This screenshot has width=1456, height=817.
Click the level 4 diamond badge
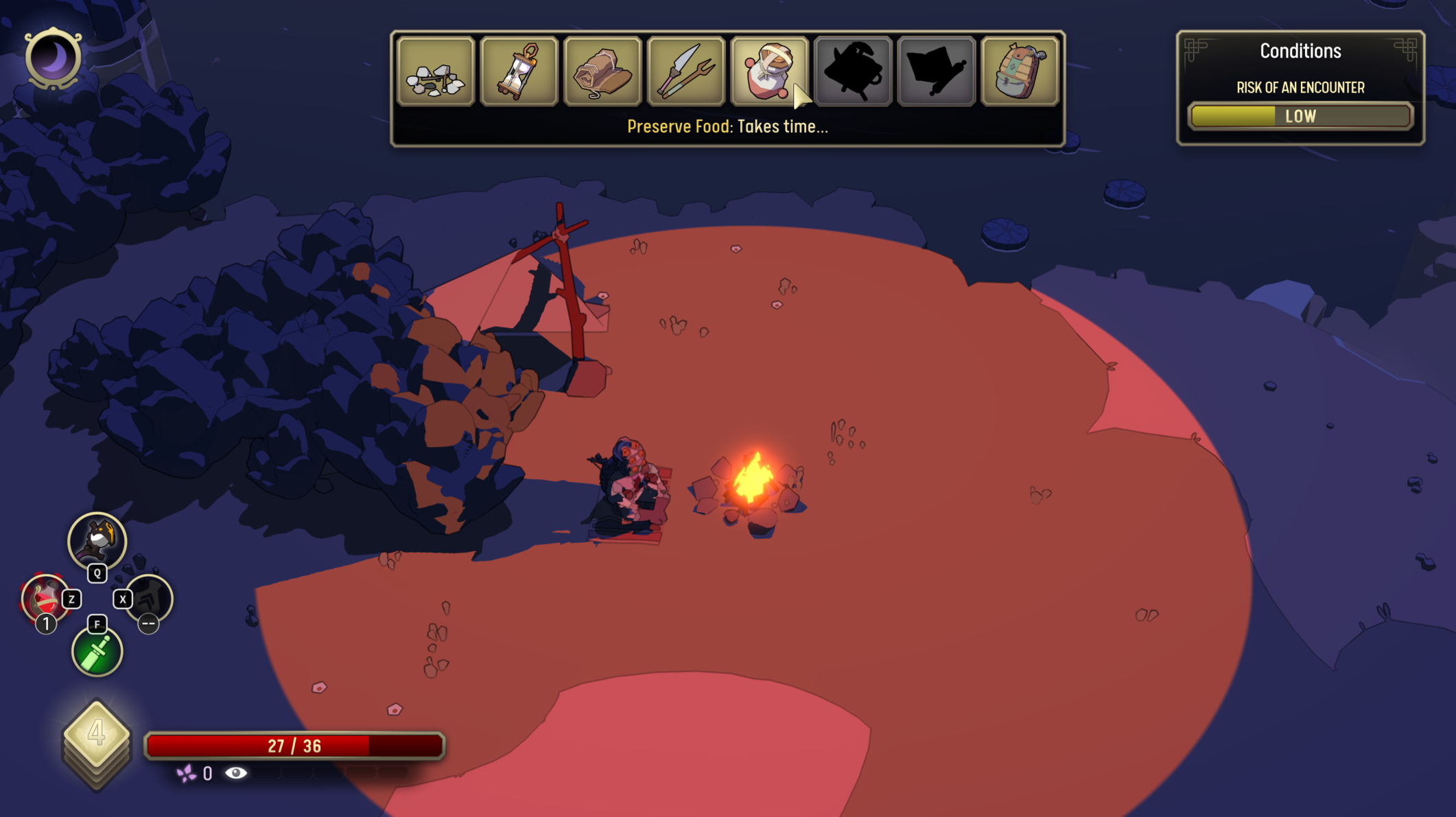pos(97,733)
